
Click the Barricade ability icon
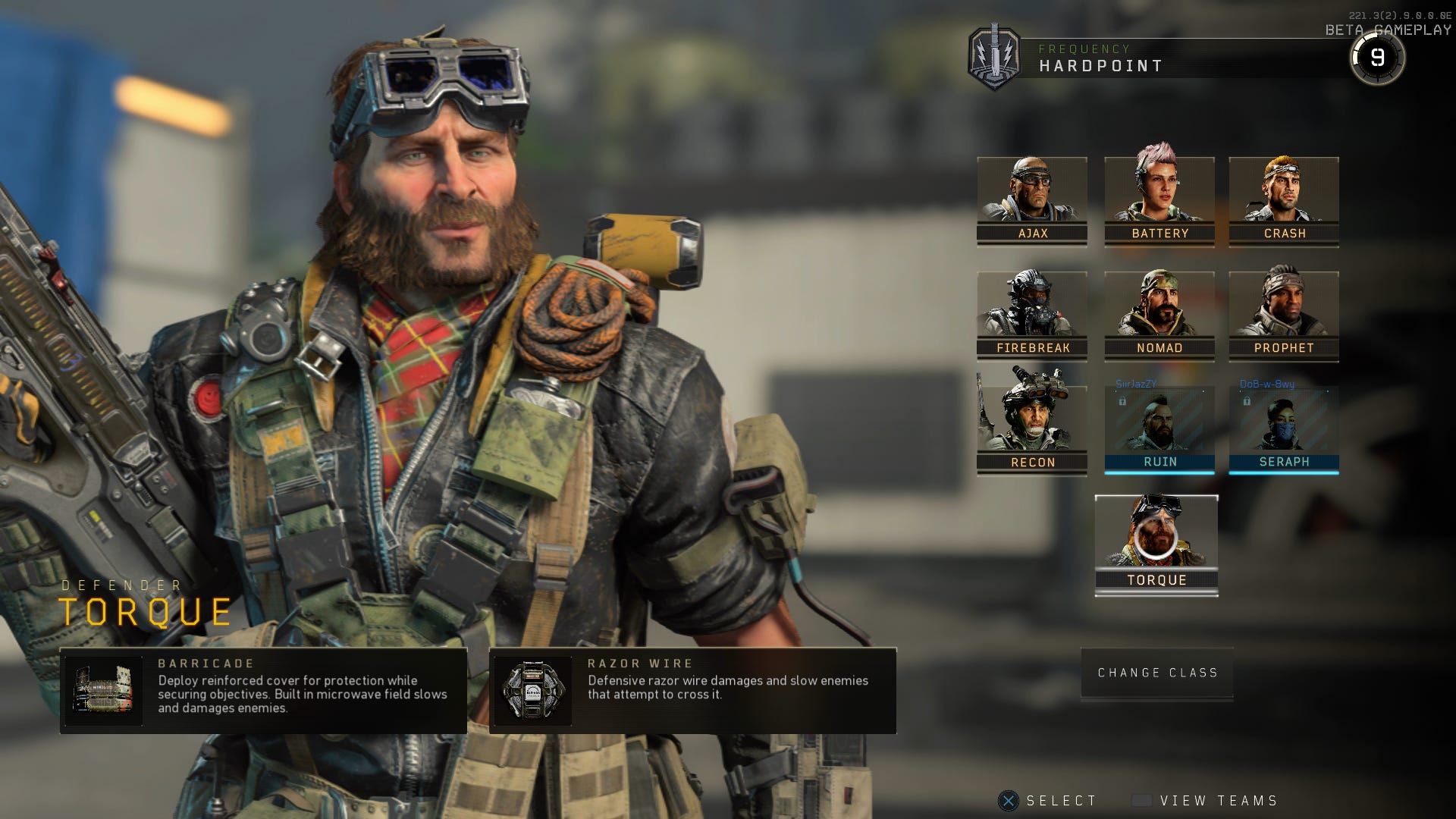pyautogui.click(x=104, y=691)
